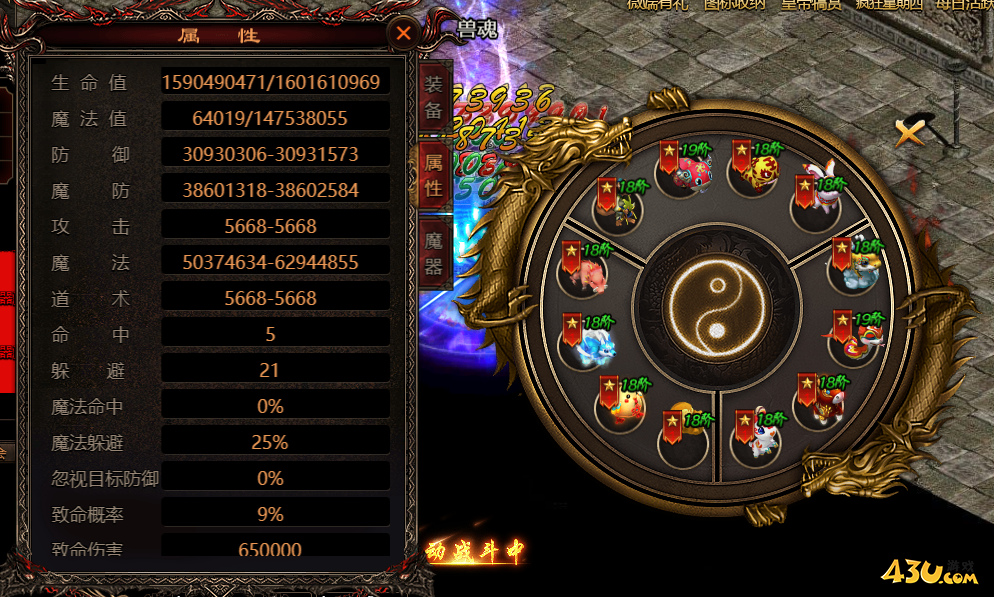Switch to the 装备 equipment tab
The height and width of the screenshot is (597, 994).
[433, 97]
